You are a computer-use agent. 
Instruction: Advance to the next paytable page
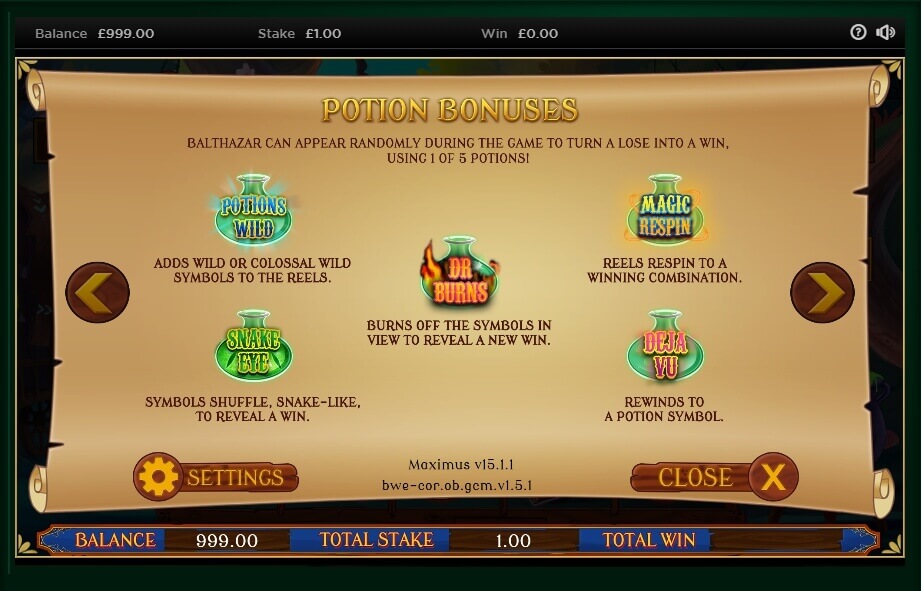pos(822,292)
